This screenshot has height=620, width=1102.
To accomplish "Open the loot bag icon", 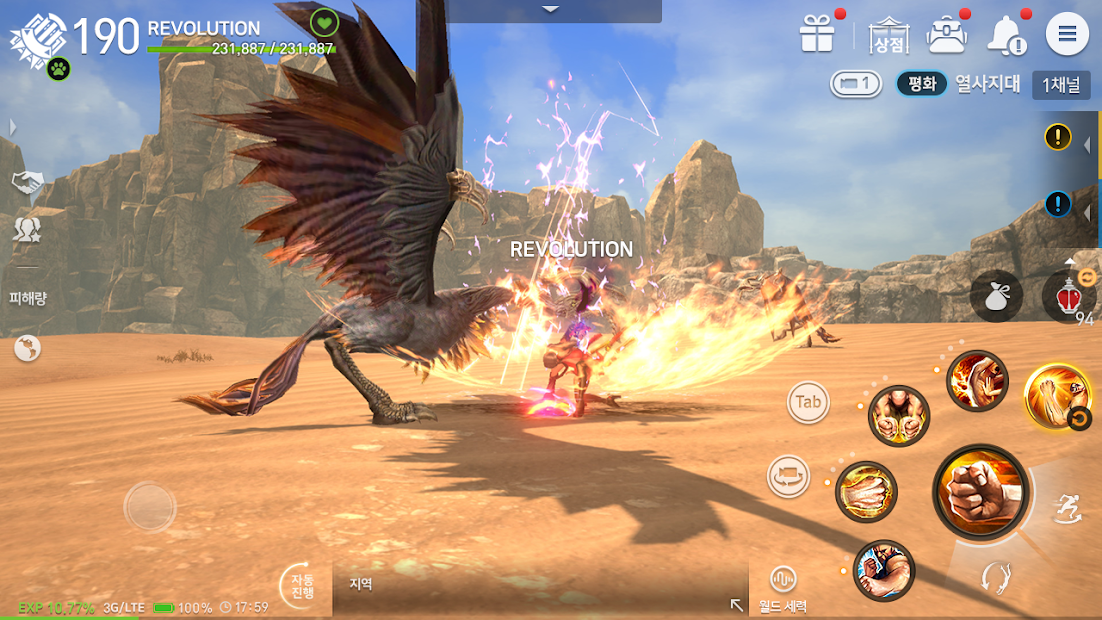I will (x=996, y=297).
